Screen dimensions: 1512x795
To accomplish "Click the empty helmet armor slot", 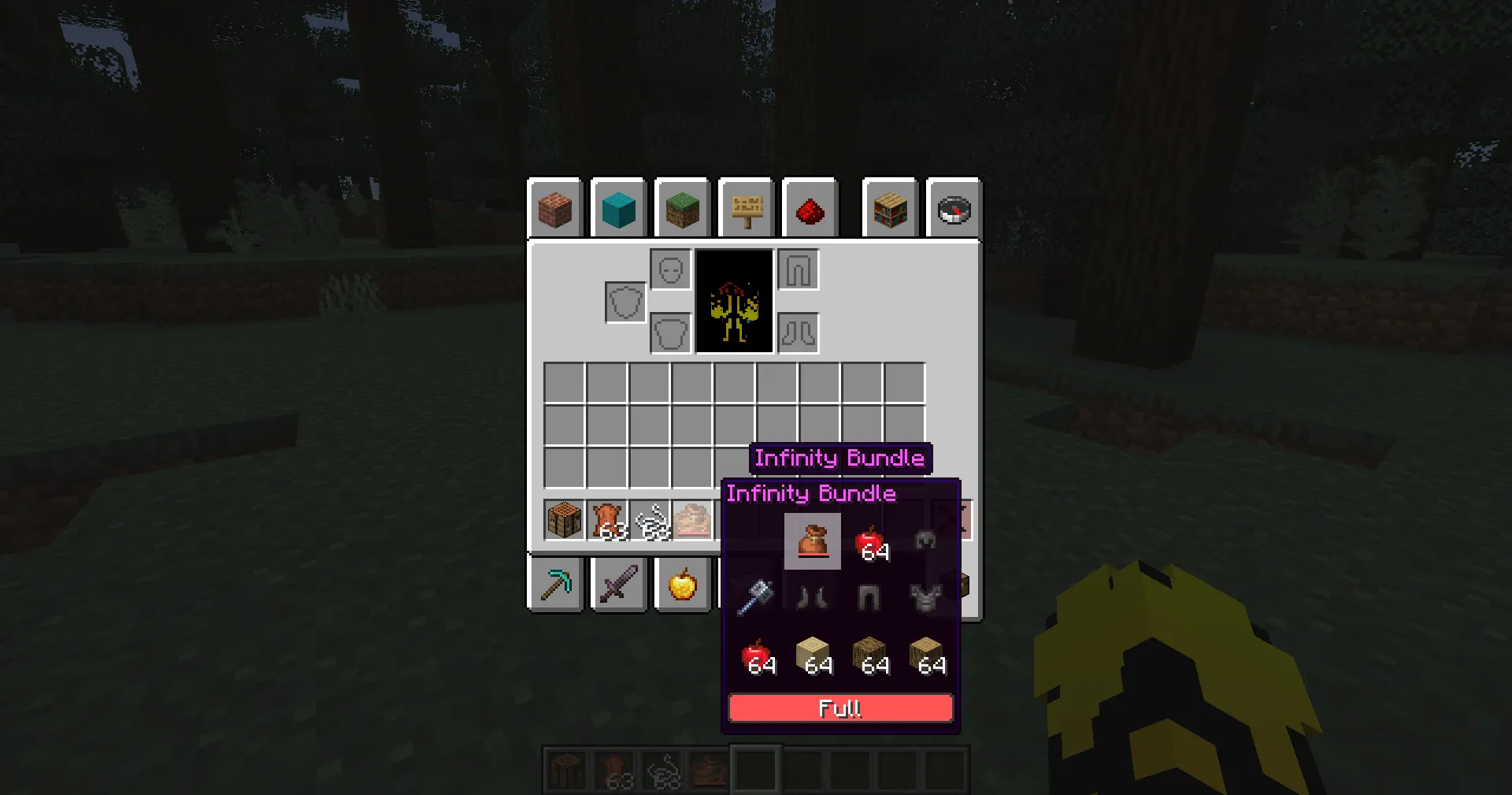I will point(670,268).
